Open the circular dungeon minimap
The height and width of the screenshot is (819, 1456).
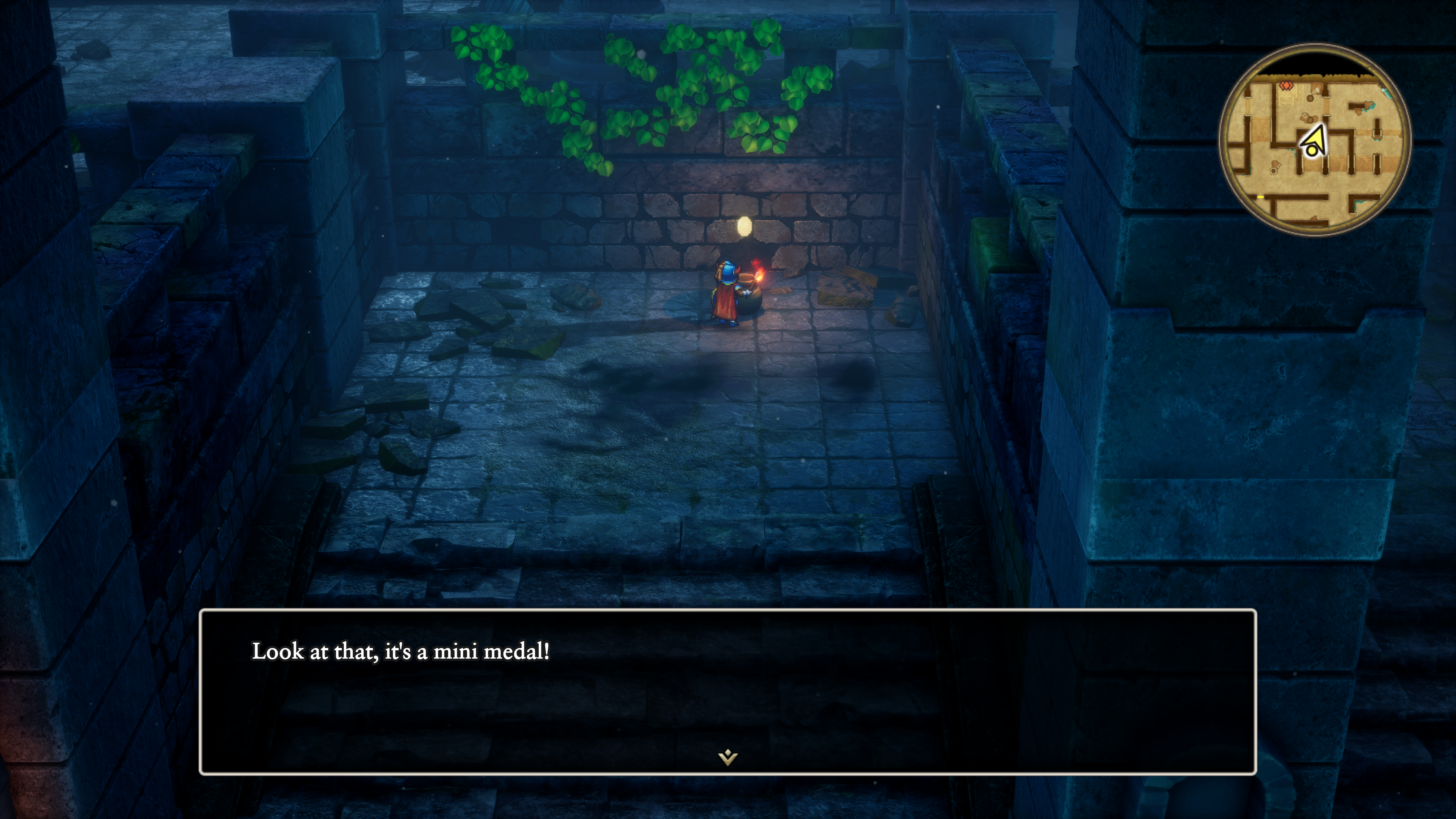coord(1315,140)
